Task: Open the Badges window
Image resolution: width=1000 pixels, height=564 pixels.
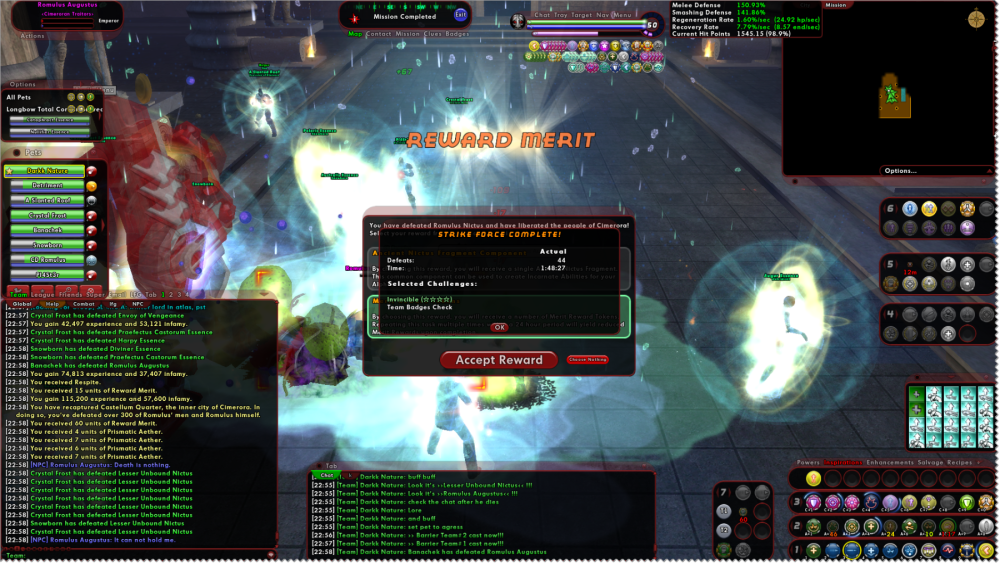Action: pos(457,34)
